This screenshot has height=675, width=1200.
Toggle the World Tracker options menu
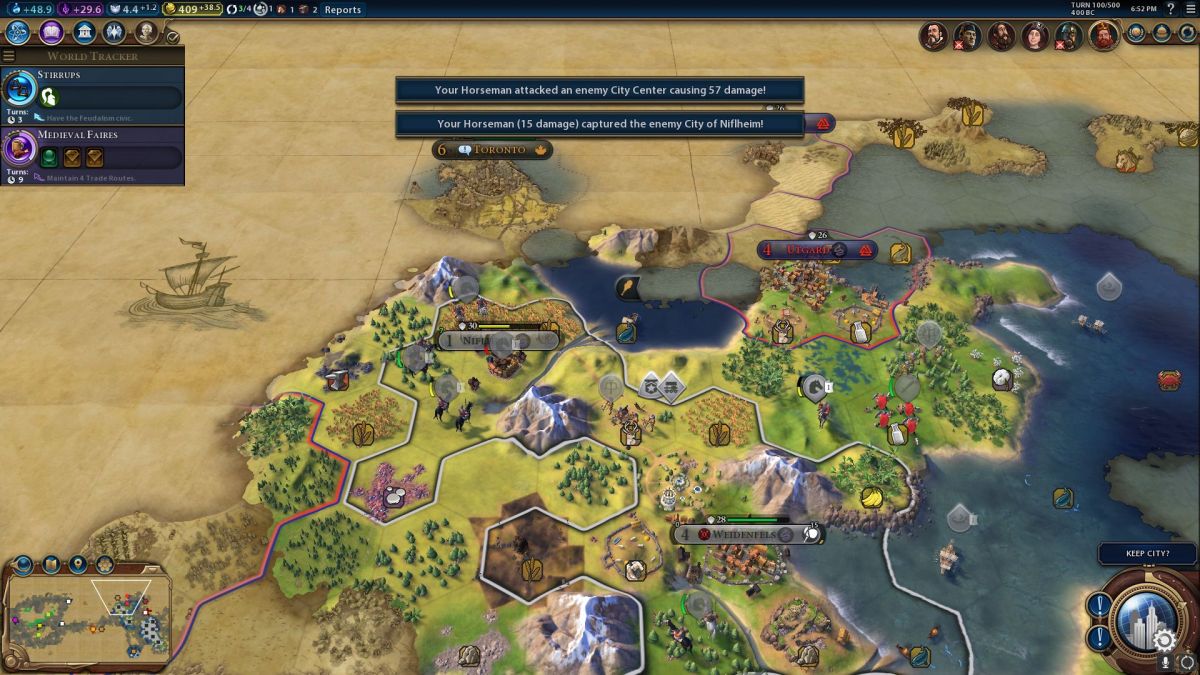pos(9,56)
